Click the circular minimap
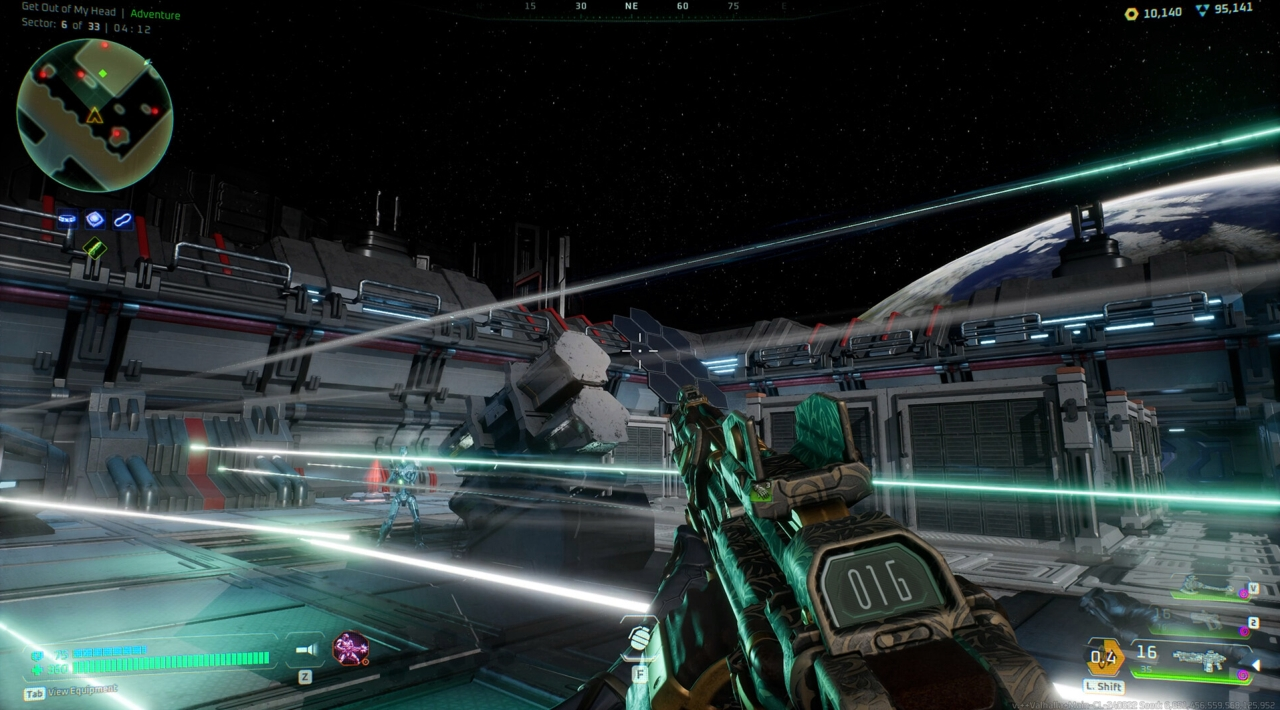This screenshot has width=1280, height=710. (x=94, y=114)
